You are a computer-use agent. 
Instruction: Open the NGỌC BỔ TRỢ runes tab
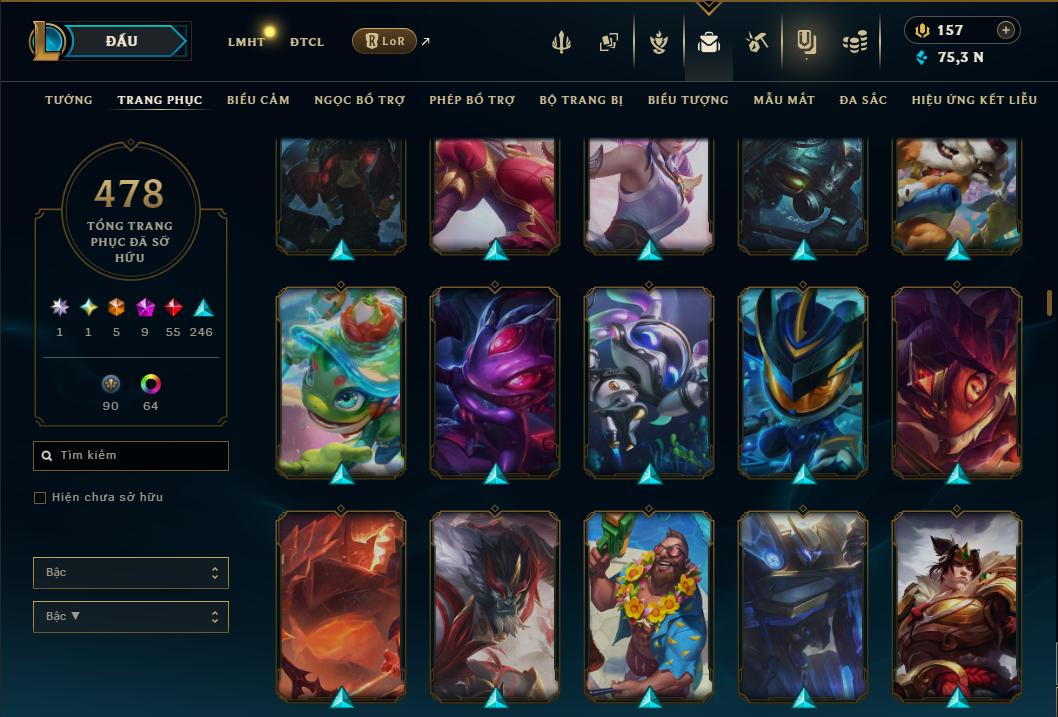[359, 100]
